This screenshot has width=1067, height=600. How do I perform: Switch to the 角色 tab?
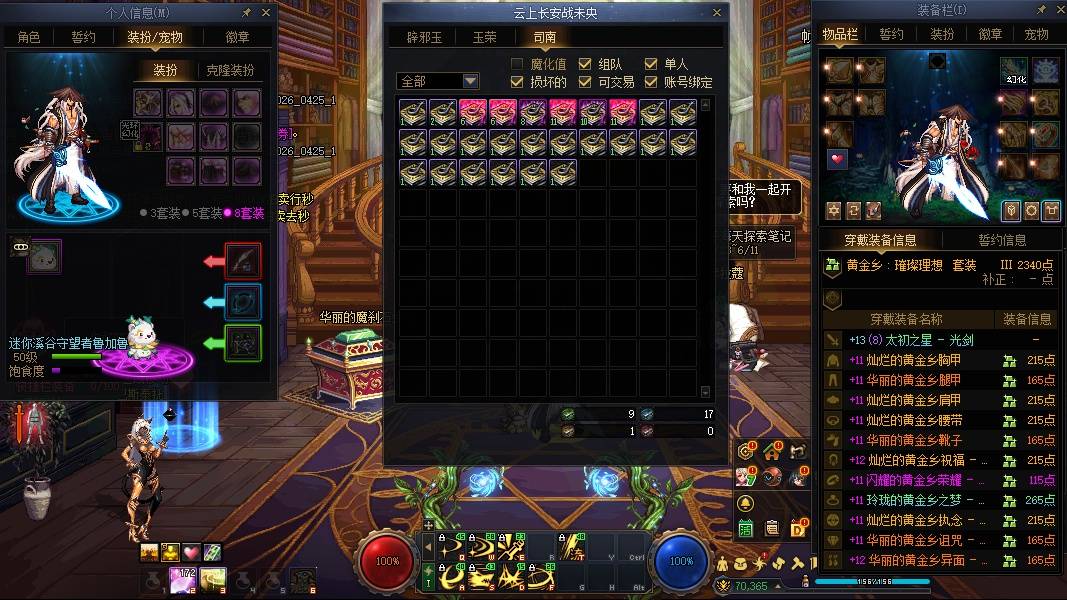click(29, 37)
